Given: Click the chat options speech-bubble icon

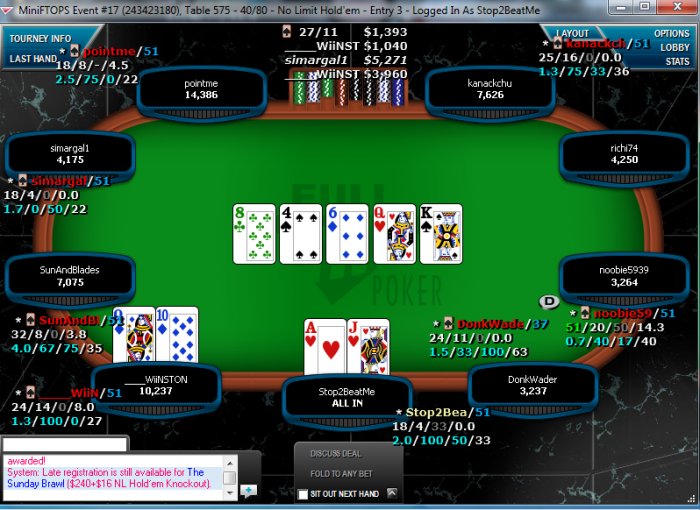Looking at the screenshot, I should tap(248, 490).
